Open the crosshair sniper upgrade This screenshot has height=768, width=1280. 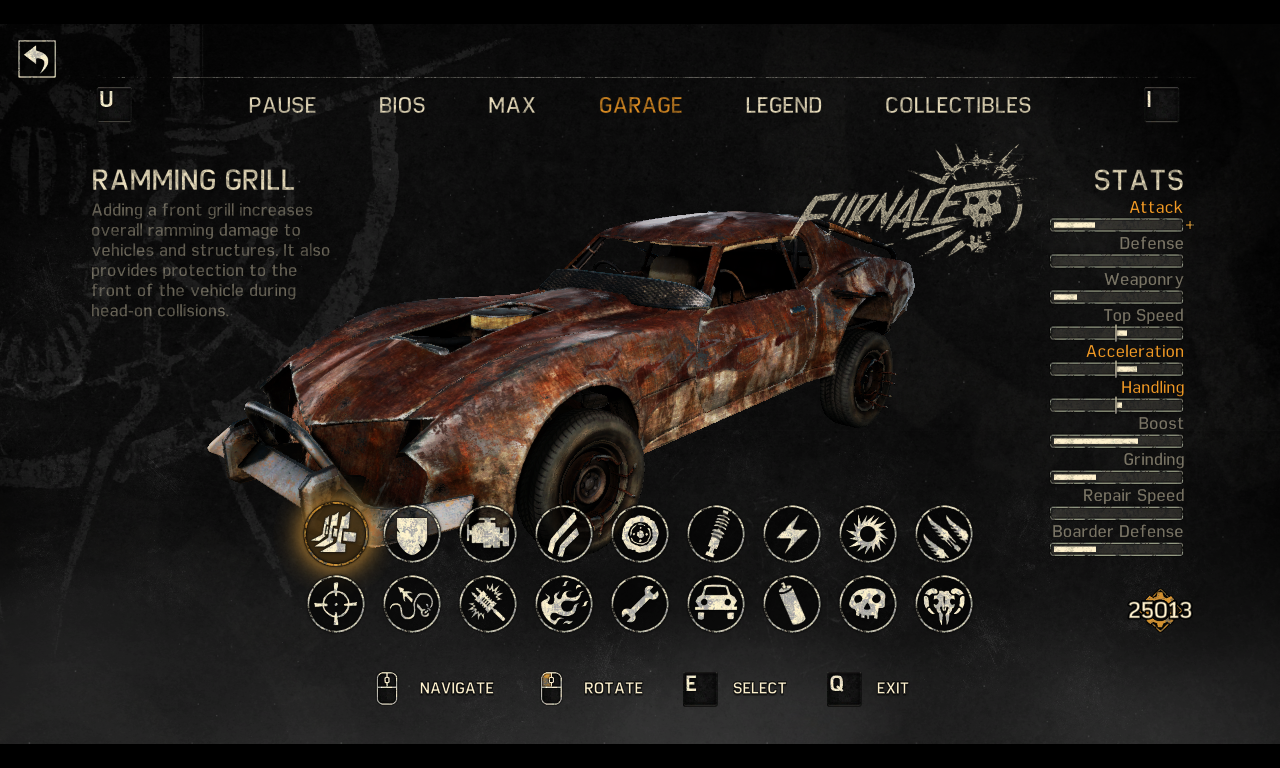click(336, 604)
